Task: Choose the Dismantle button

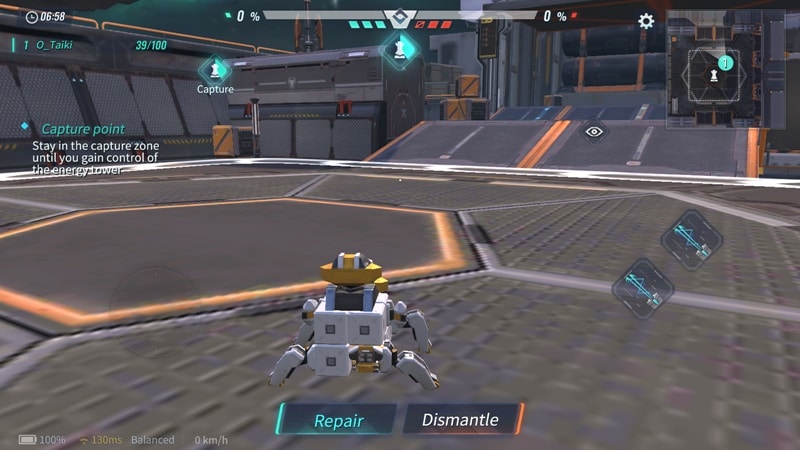Action: tap(461, 420)
